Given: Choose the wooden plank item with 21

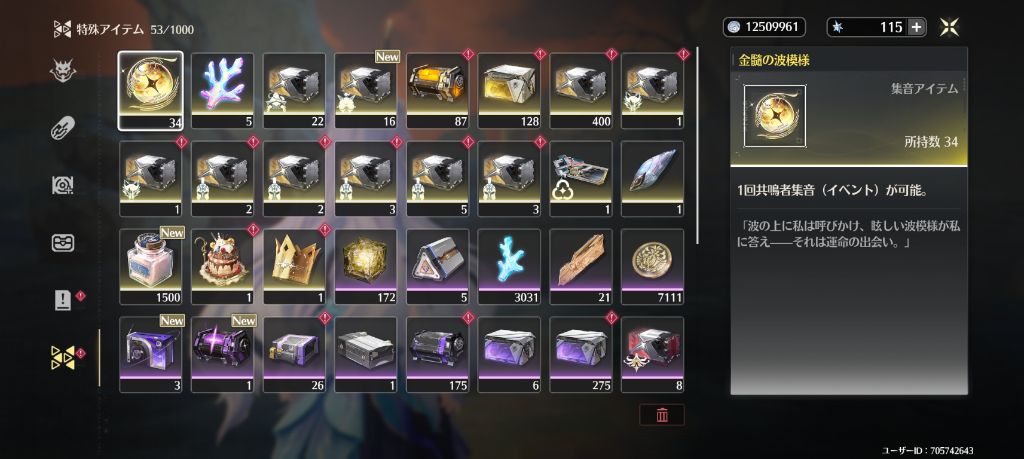Looking at the screenshot, I should pos(582,265).
